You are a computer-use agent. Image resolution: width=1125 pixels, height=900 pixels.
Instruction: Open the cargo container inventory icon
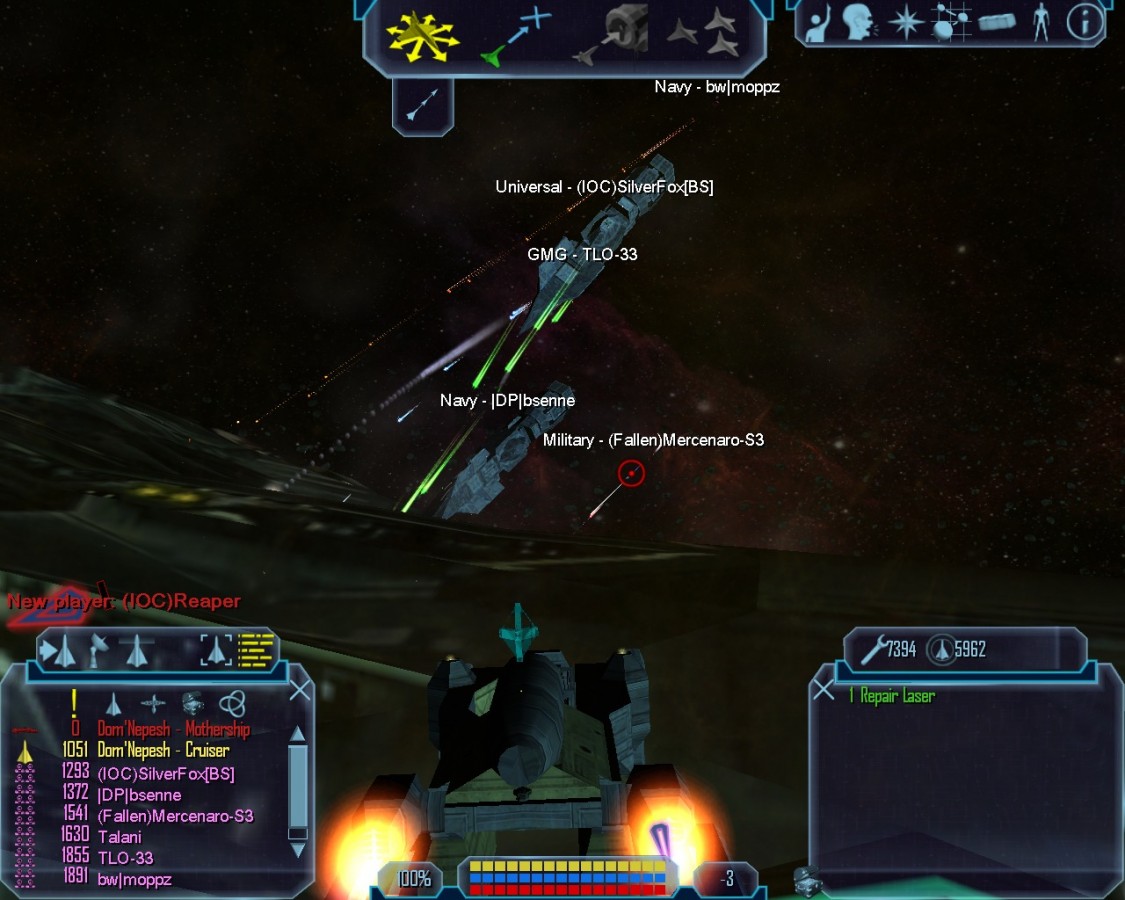997,22
